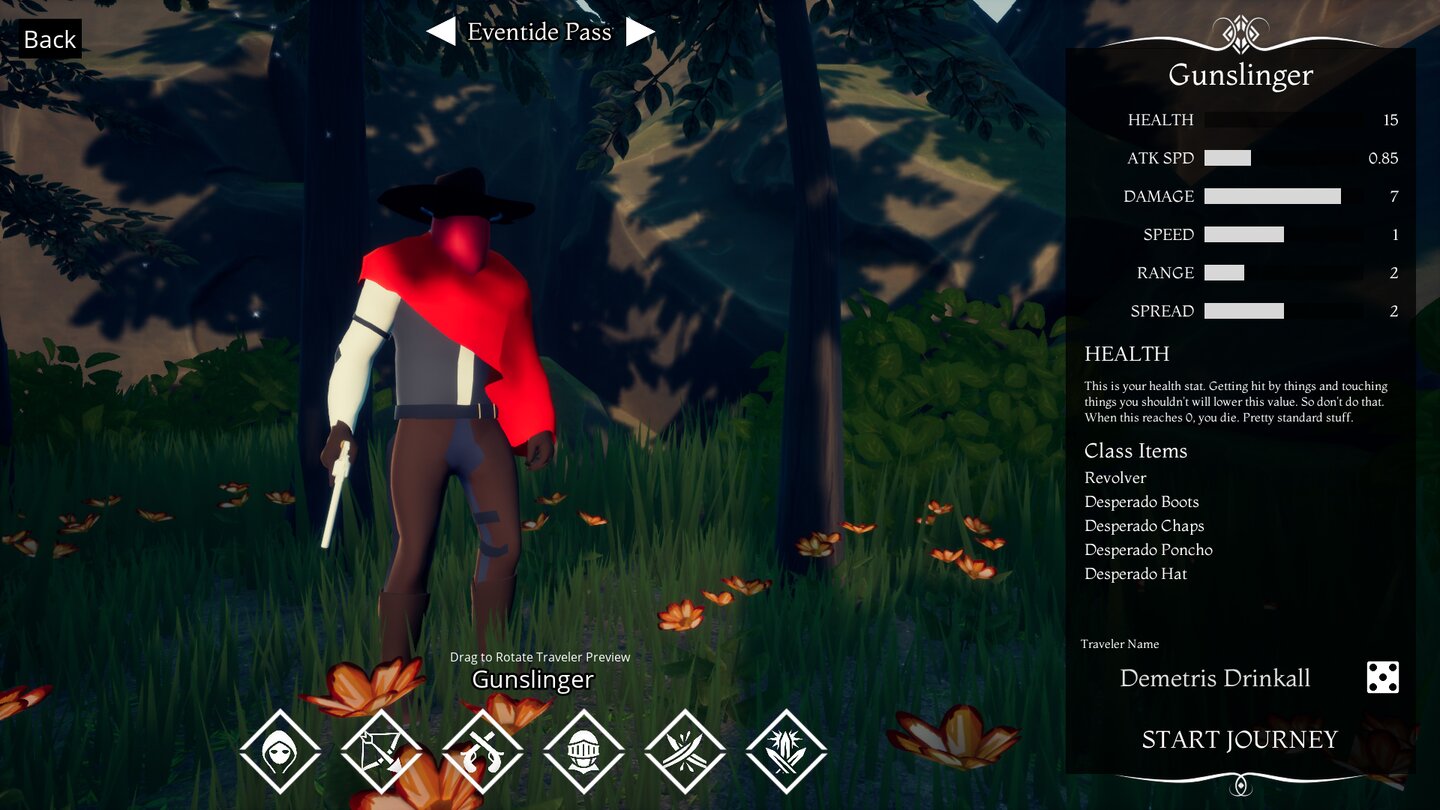View the SPREAD stat description

click(1245, 311)
